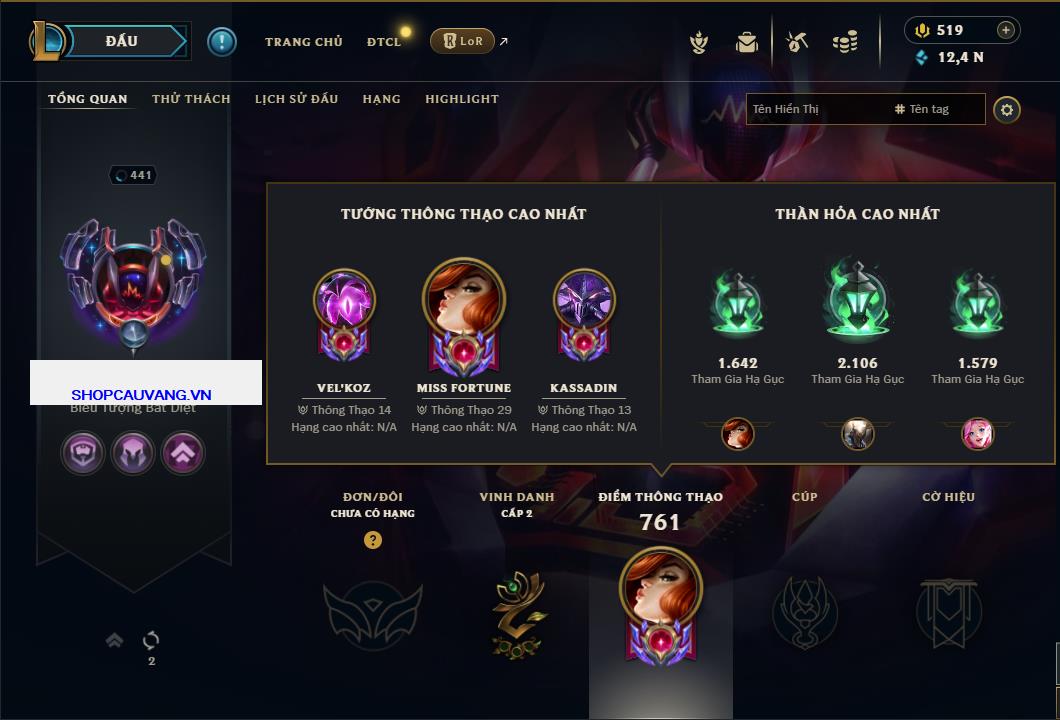Open the LỊCH SỬ ĐẤU tab
The image size is (1060, 720).
click(x=296, y=99)
